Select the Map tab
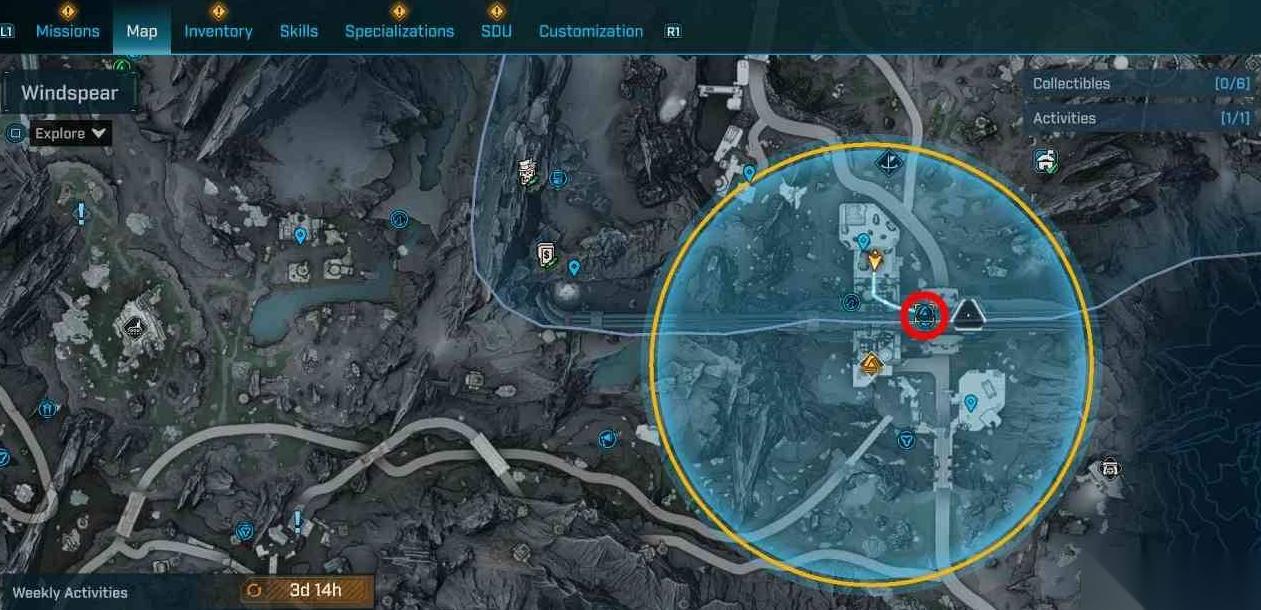Image resolution: width=1261 pixels, height=610 pixels. click(x=141, y=31)
